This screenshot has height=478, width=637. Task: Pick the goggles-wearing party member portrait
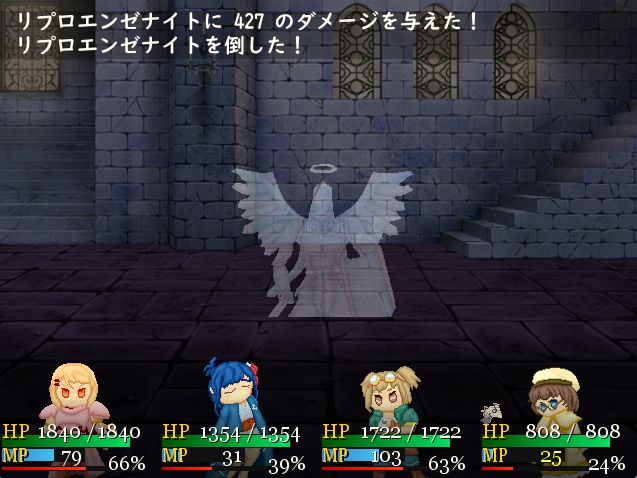pos(391,393)
